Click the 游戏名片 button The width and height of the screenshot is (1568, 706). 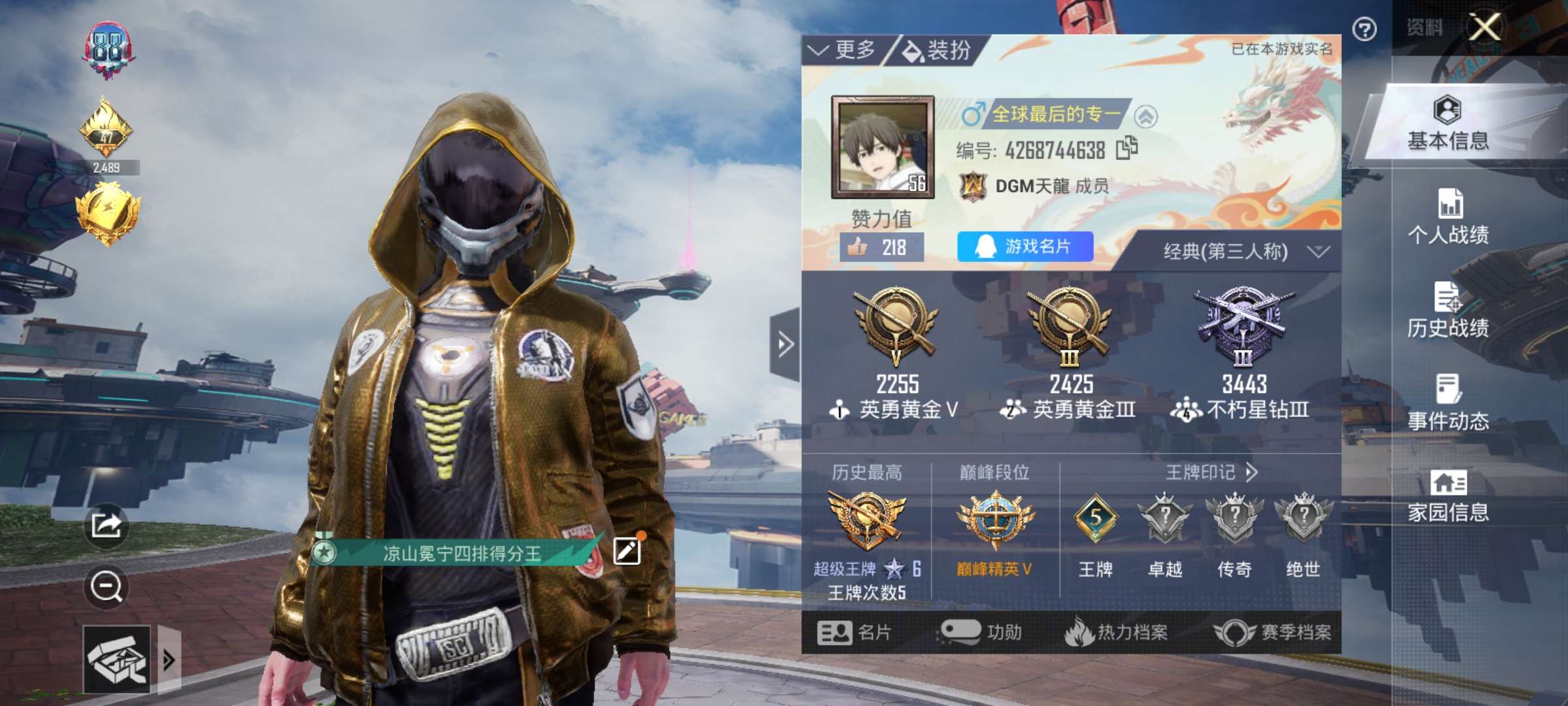(x=1024, y=246)
